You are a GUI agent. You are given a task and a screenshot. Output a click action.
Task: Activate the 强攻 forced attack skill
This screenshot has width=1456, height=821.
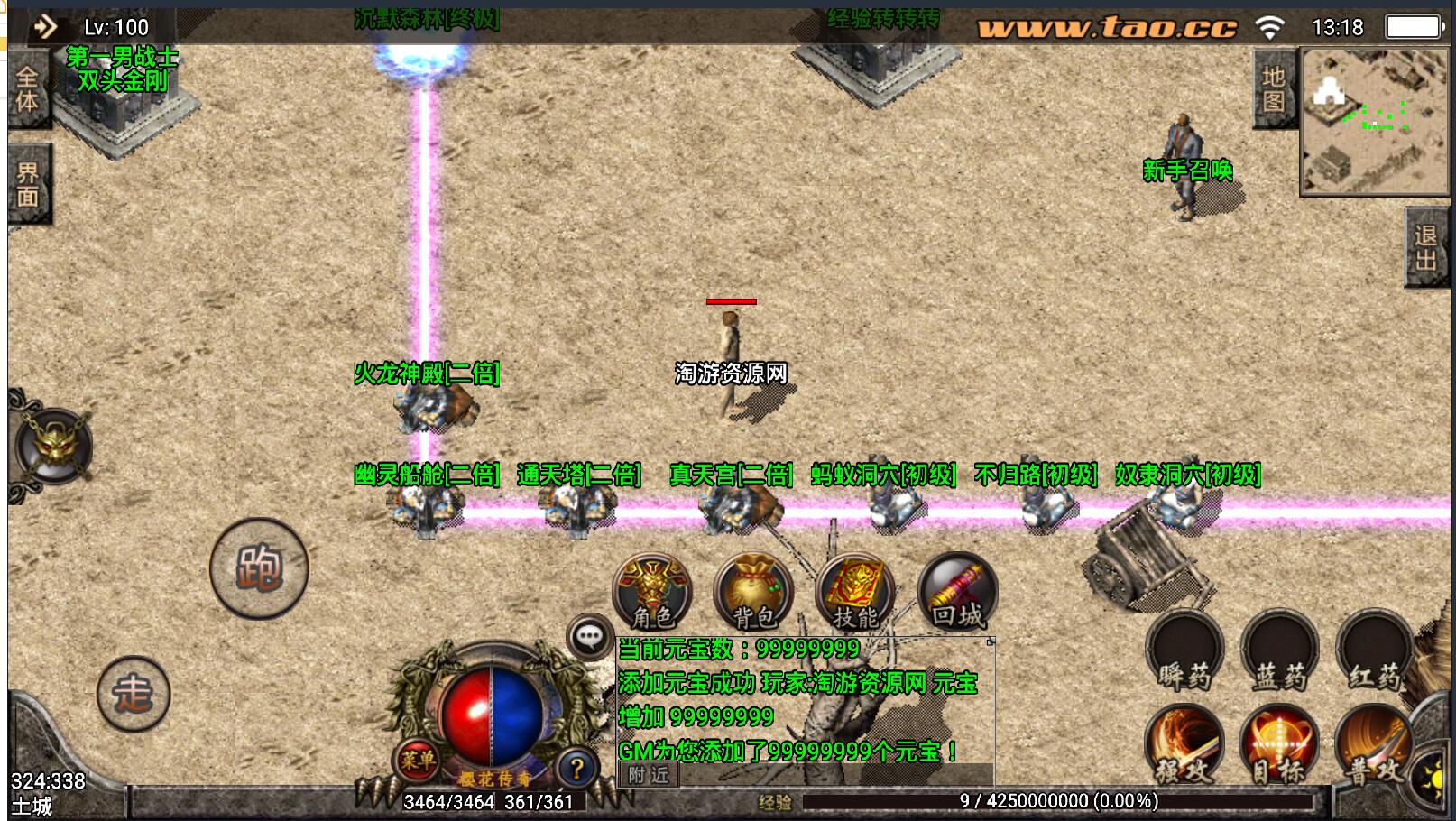pos(1184,745)
